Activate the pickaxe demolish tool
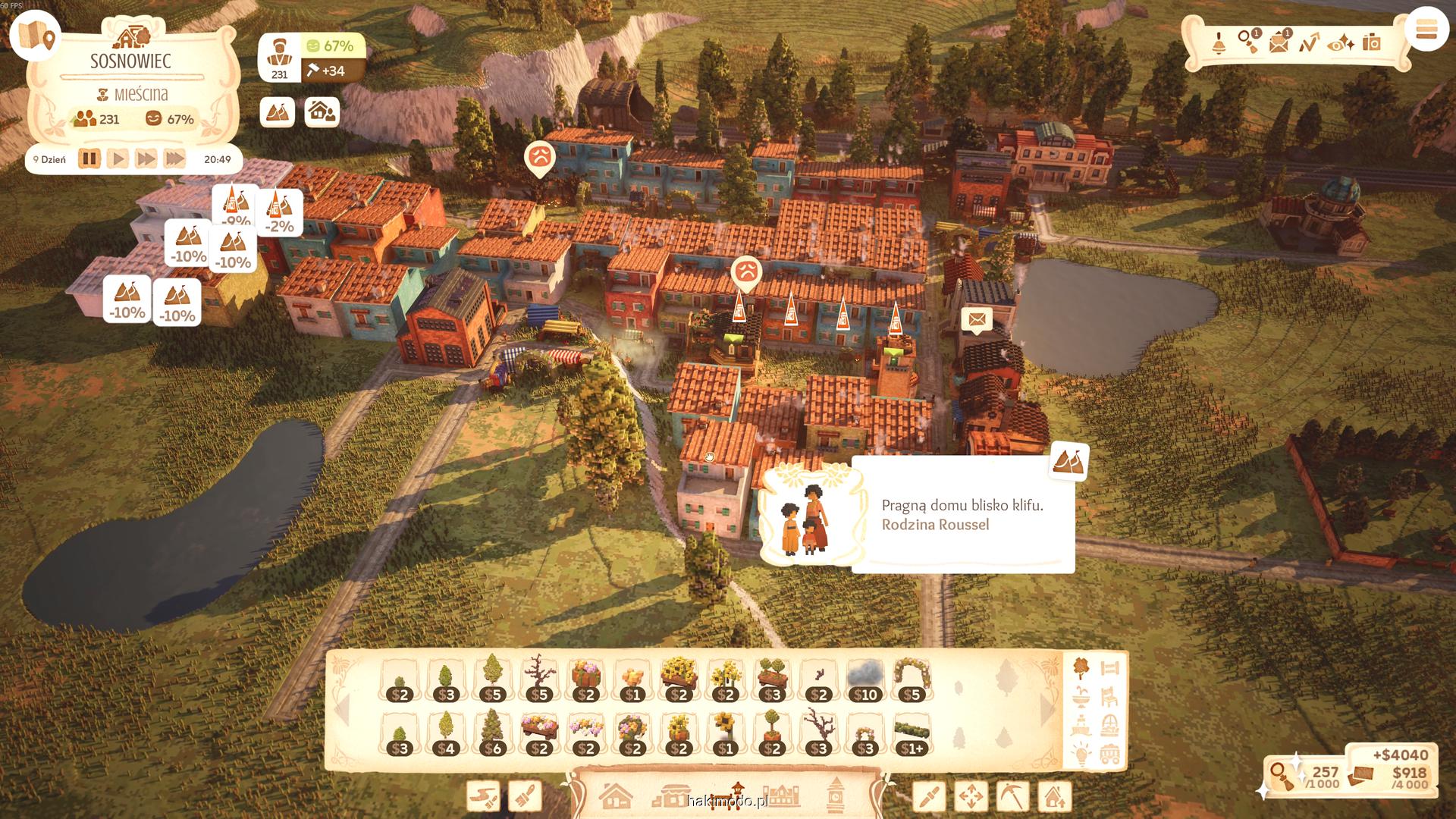 click(x=1012, y=797)
